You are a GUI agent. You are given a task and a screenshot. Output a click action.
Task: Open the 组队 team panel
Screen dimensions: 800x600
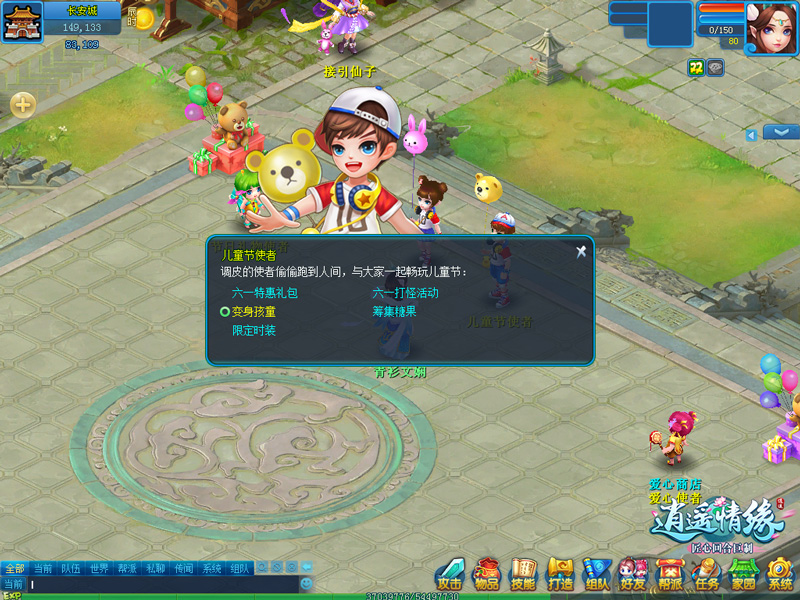click(597, 574)
